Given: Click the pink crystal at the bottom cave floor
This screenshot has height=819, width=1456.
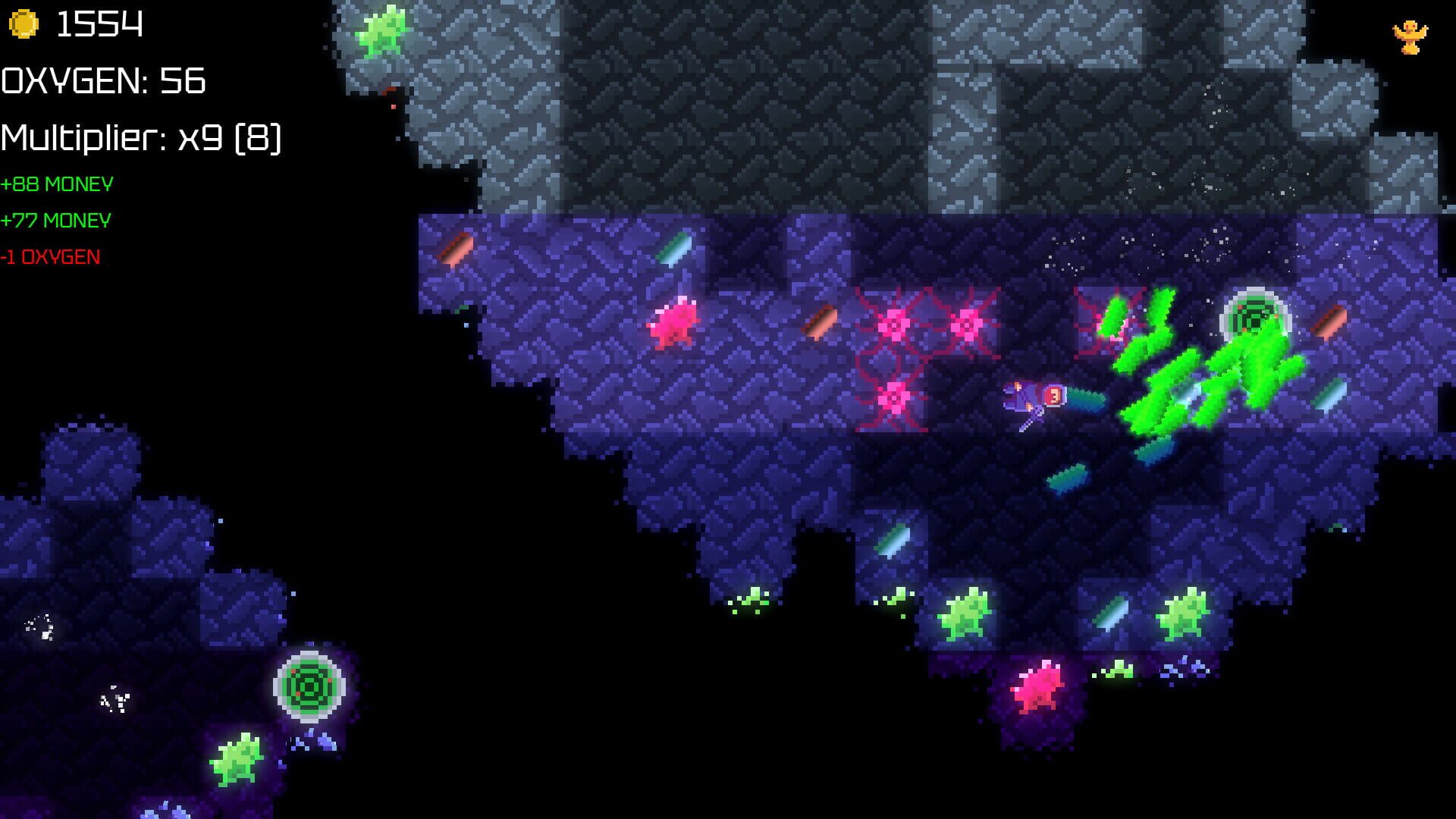Looking at the screenshot, I should (1039, 690).
